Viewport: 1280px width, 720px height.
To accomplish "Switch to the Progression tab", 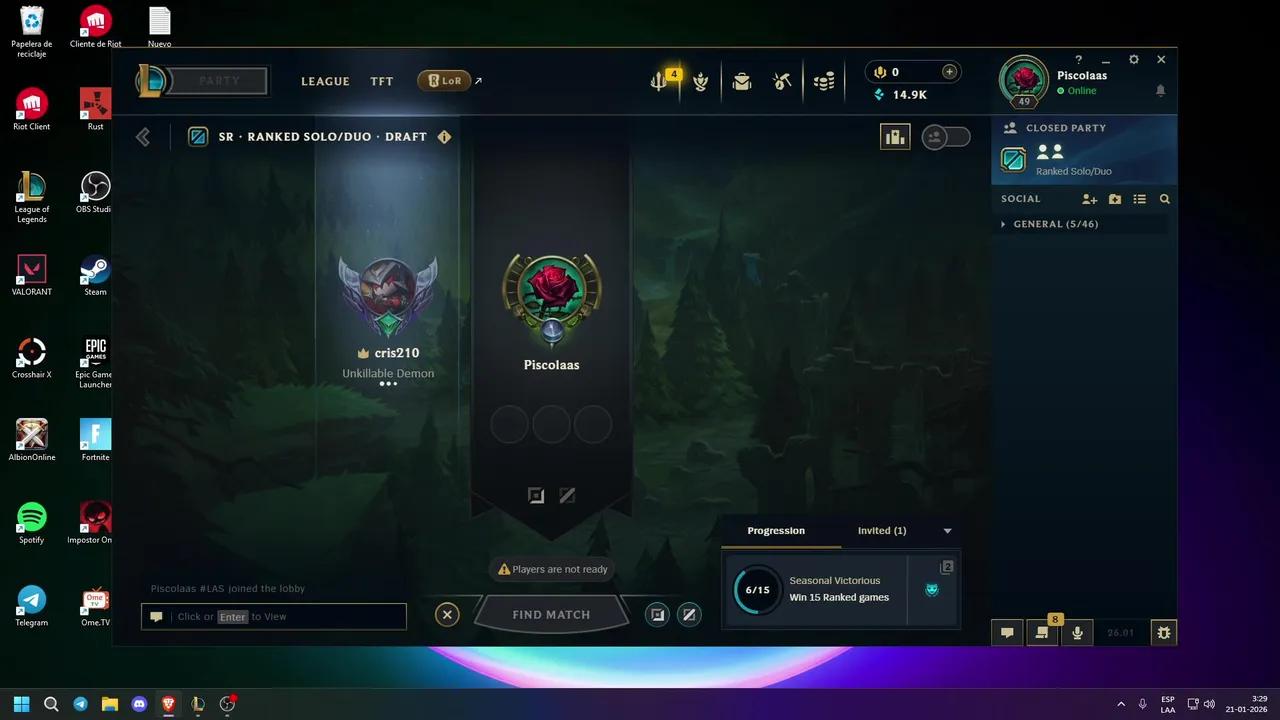I will [x=777, y=531].
